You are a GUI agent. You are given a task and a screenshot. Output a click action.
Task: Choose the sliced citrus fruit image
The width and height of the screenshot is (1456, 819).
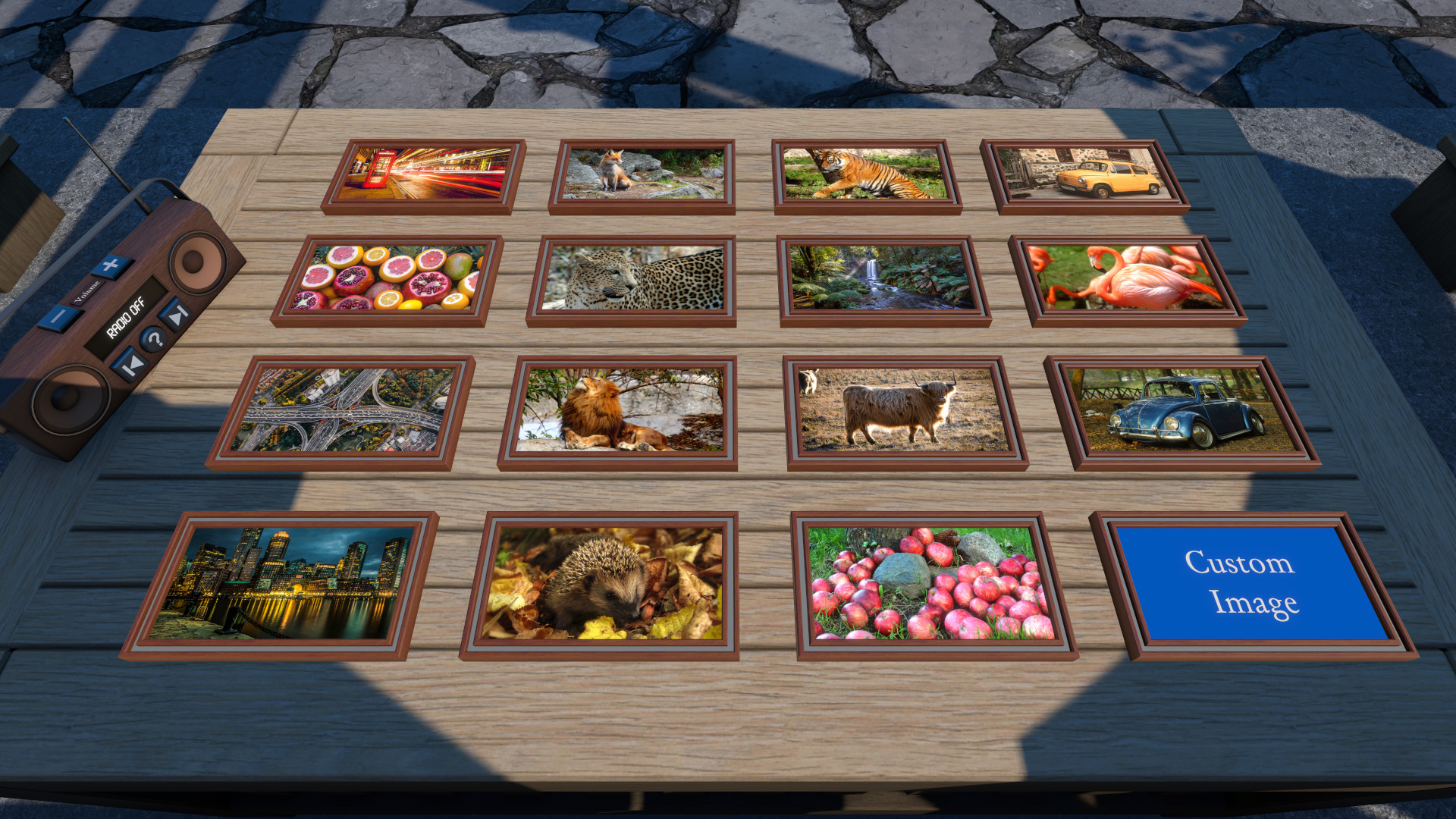click(x=388, y=278)
